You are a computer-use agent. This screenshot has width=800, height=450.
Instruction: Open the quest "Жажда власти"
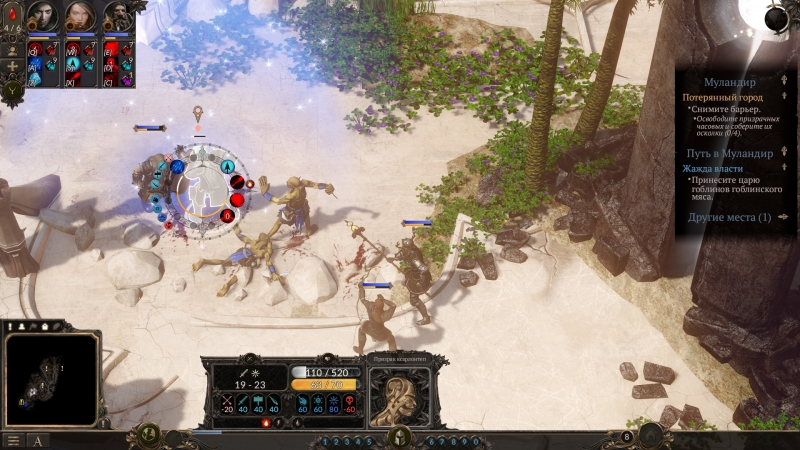(x=712, y=169)
